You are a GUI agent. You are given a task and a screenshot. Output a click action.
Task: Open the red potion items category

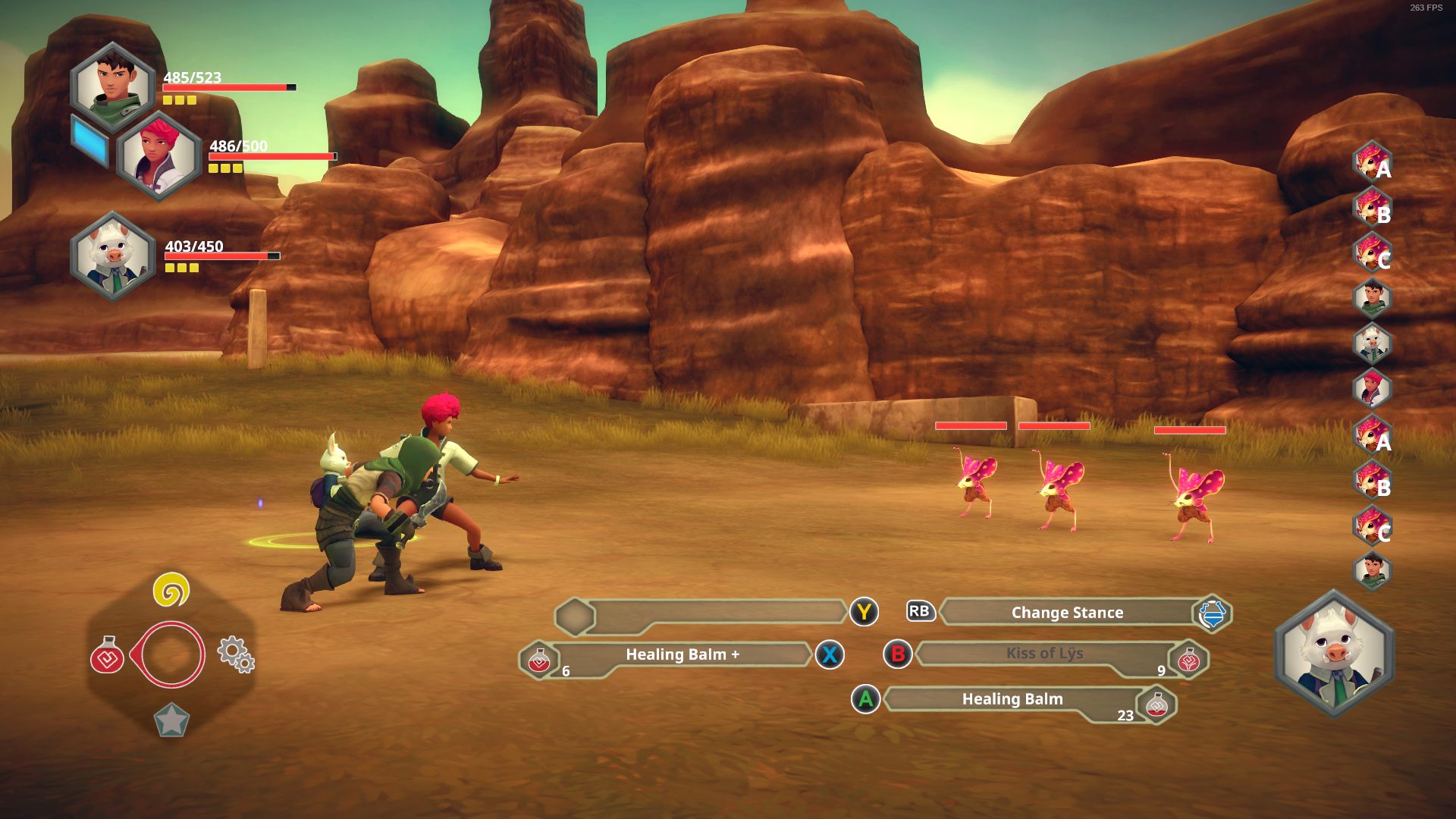tap(107, 656)
